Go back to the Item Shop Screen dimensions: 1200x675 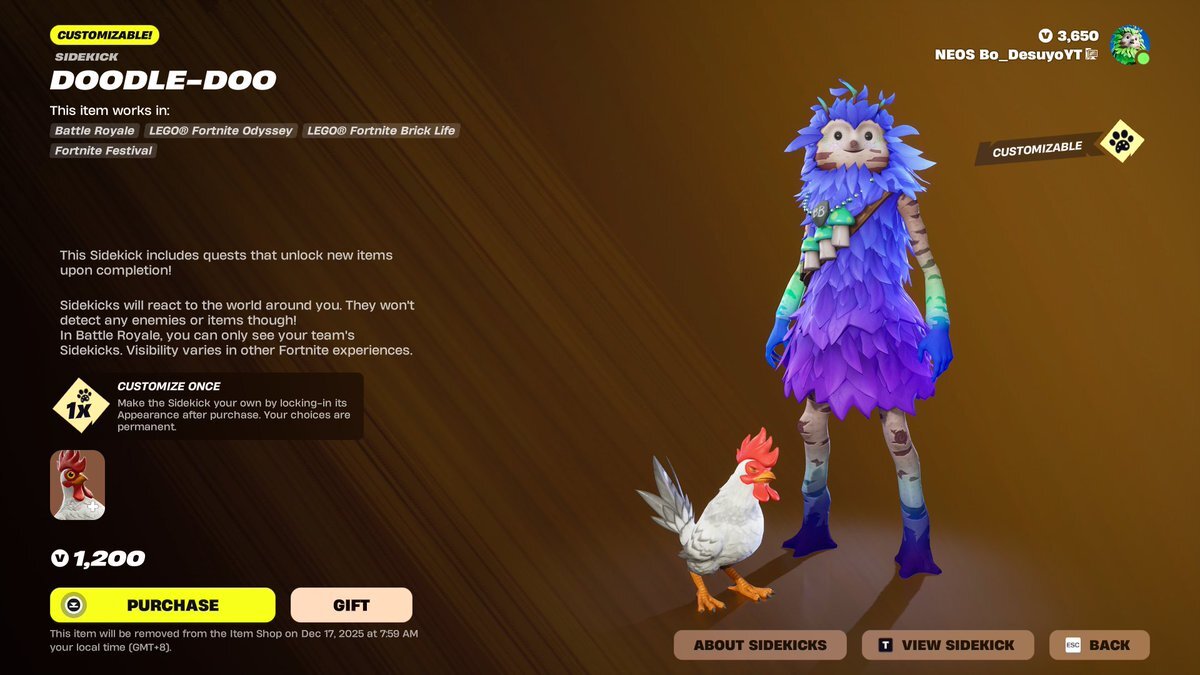pos(1098,645)
